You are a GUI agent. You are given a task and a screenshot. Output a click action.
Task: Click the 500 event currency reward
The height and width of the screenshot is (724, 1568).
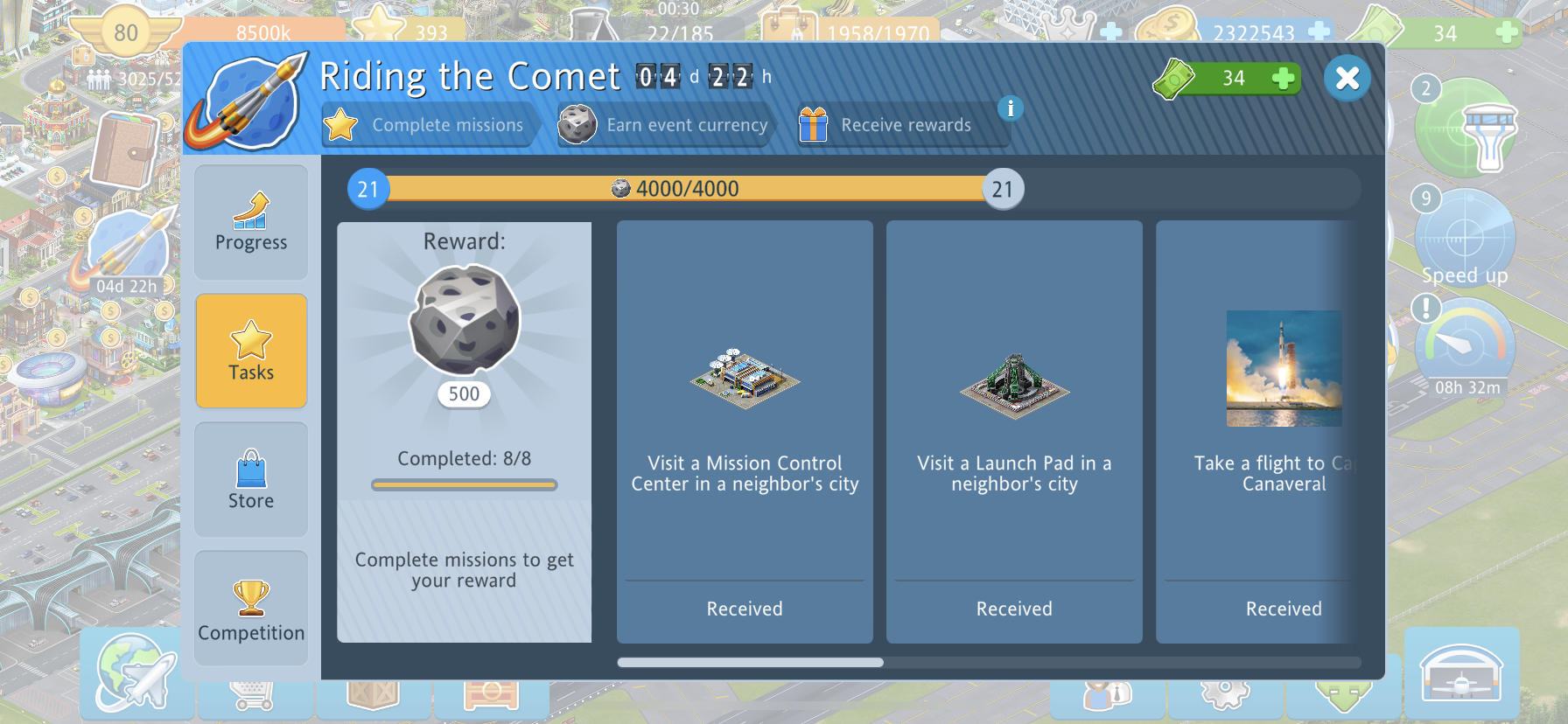[x=464, y=332]
